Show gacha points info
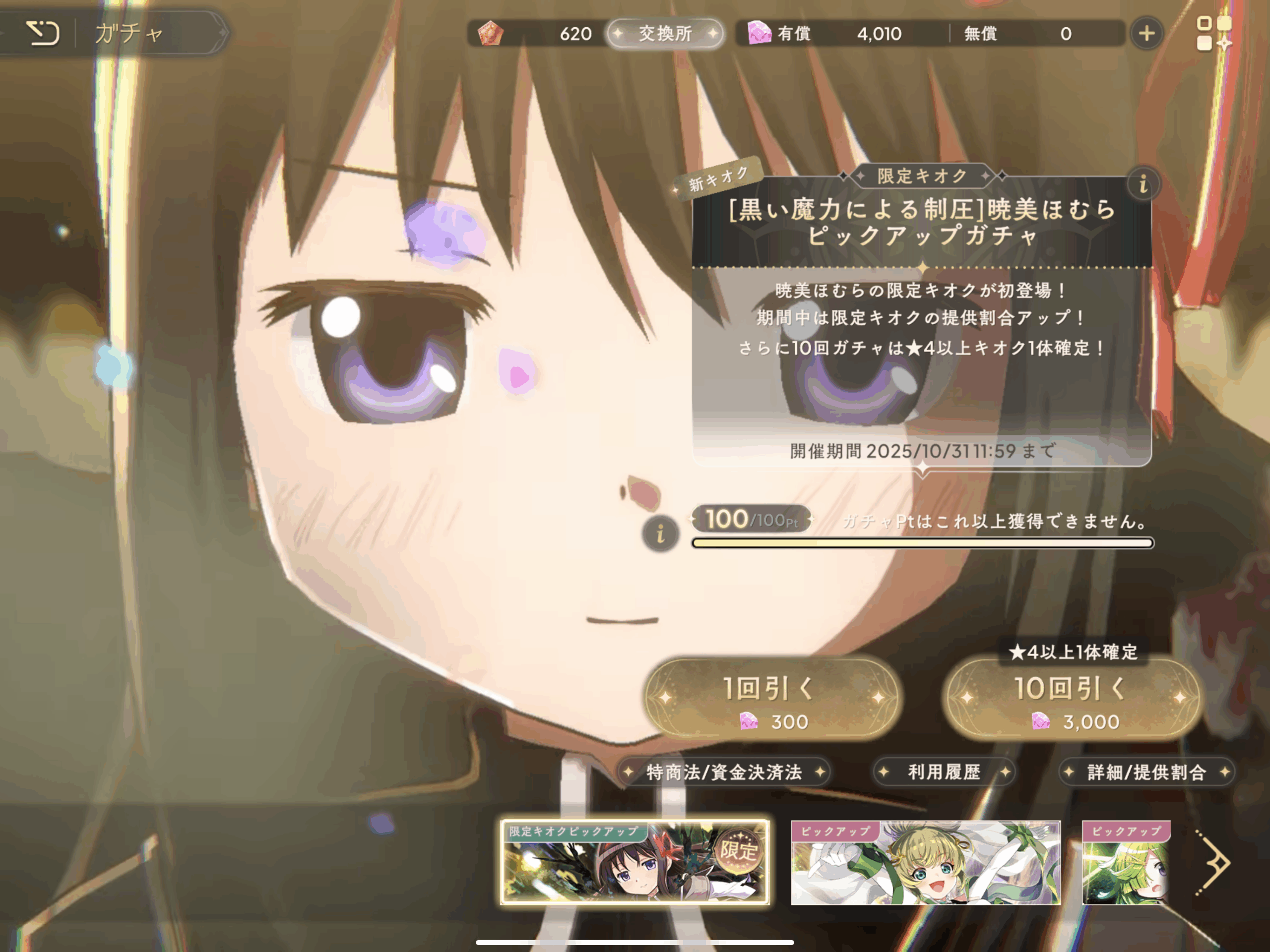This screenshot has height=952, width=1270. 660,534
